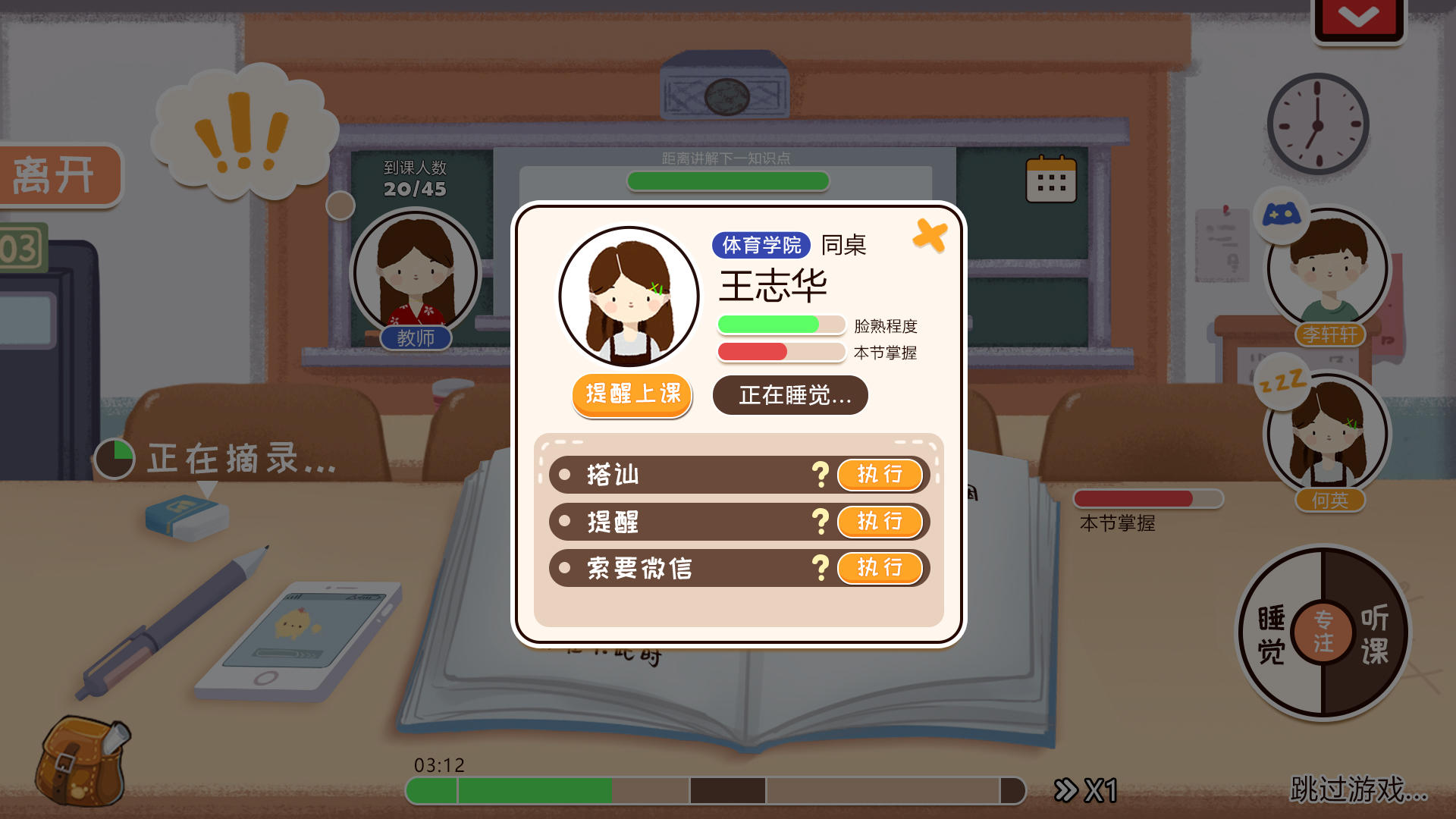Expand the red chevron panel at top-right
The height and width of the screenshot is (819, 1456).
click(1357, 14)
